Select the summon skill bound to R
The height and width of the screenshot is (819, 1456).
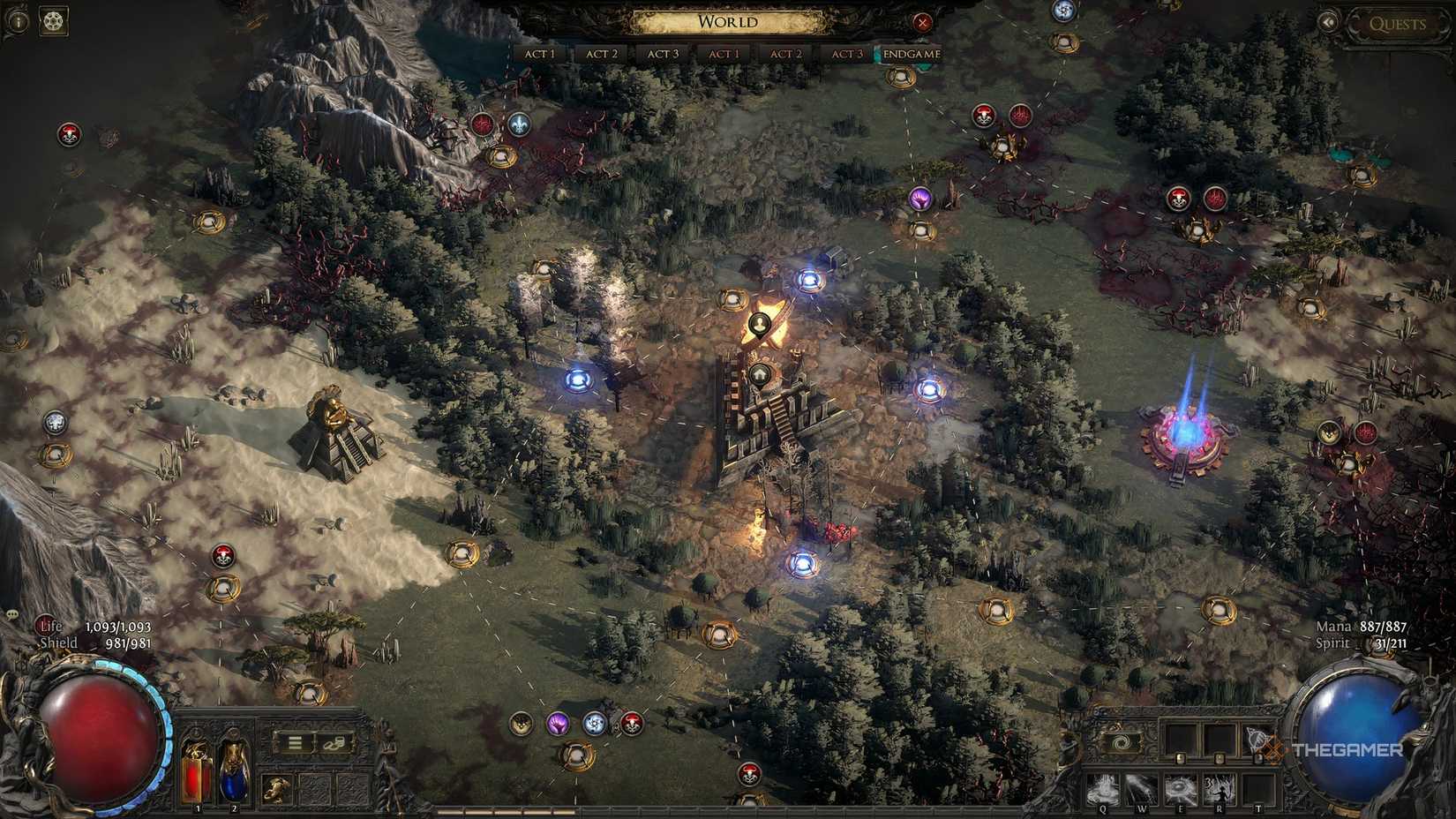[x=1218, y=788]
